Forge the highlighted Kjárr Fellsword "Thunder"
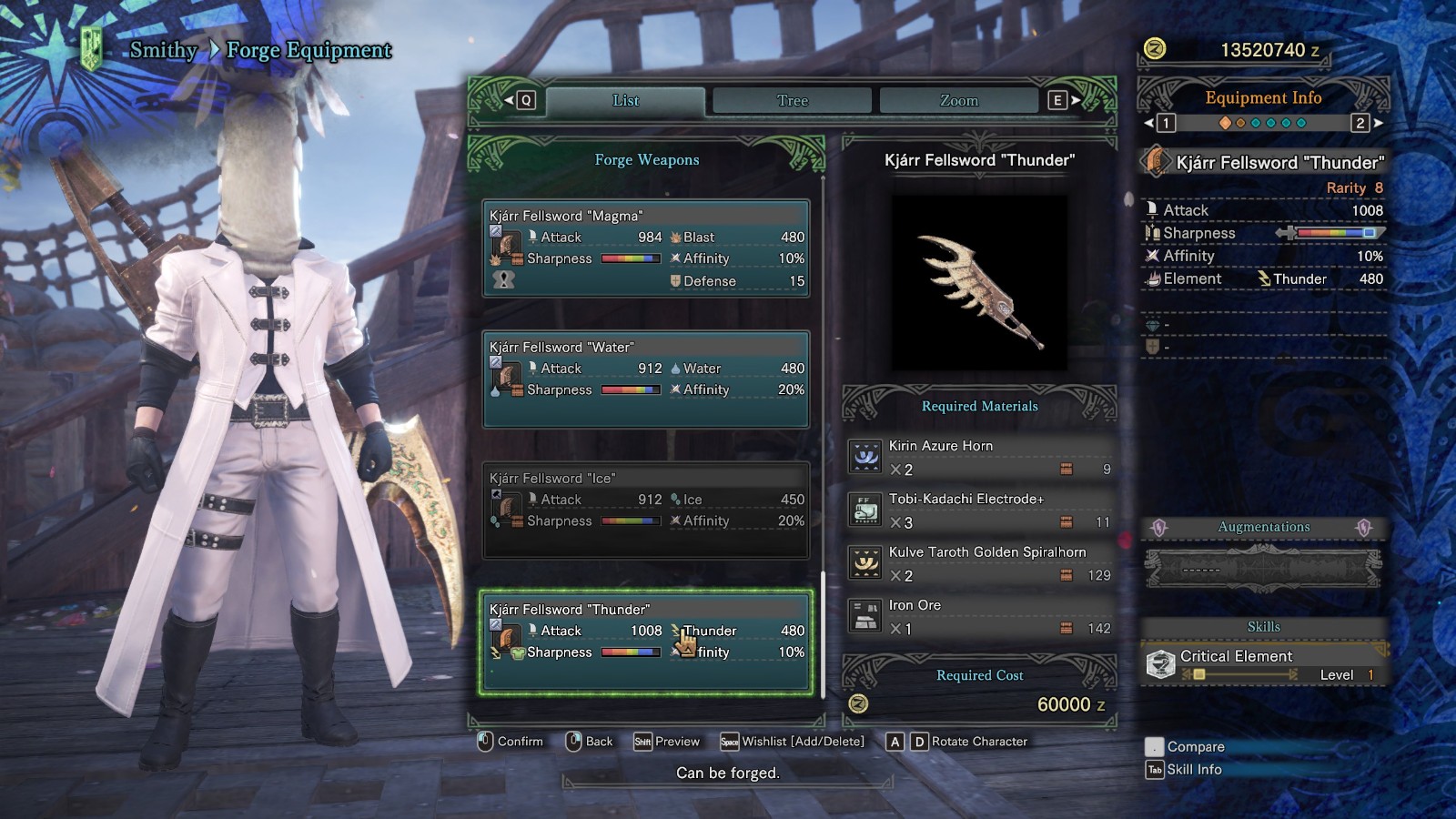Viewport: 1456px width, 819px height. tap(646, 641)
